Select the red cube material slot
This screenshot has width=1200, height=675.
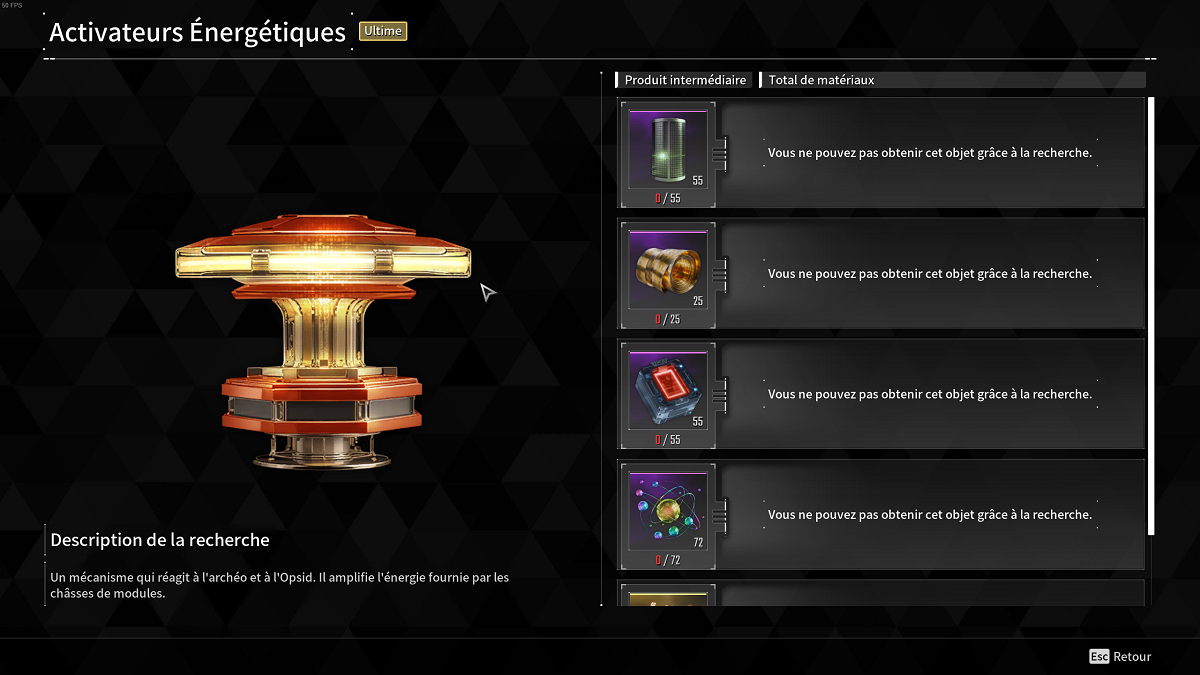point(667,390)
